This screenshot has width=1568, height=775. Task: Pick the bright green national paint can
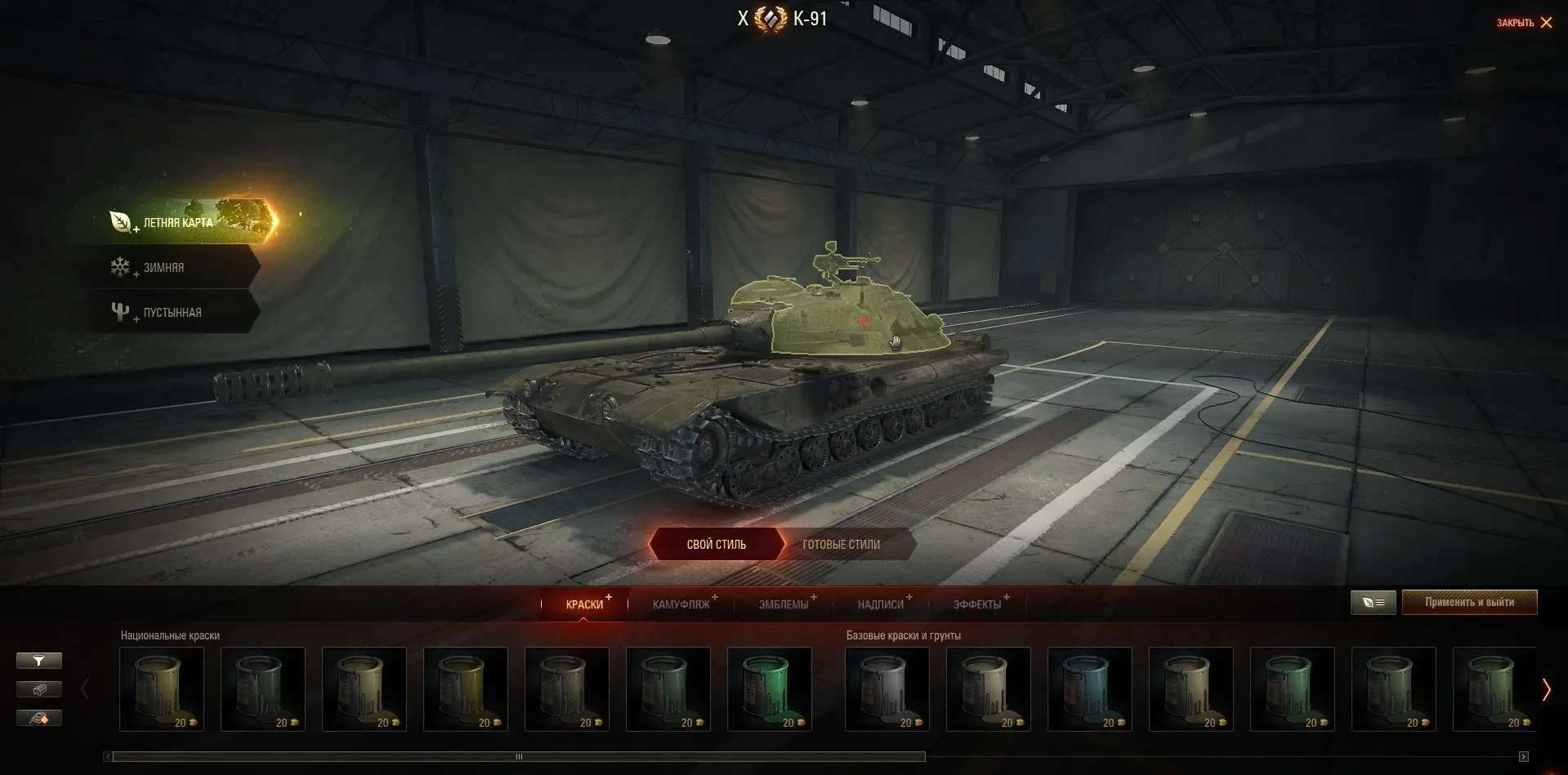click(769, 688)
